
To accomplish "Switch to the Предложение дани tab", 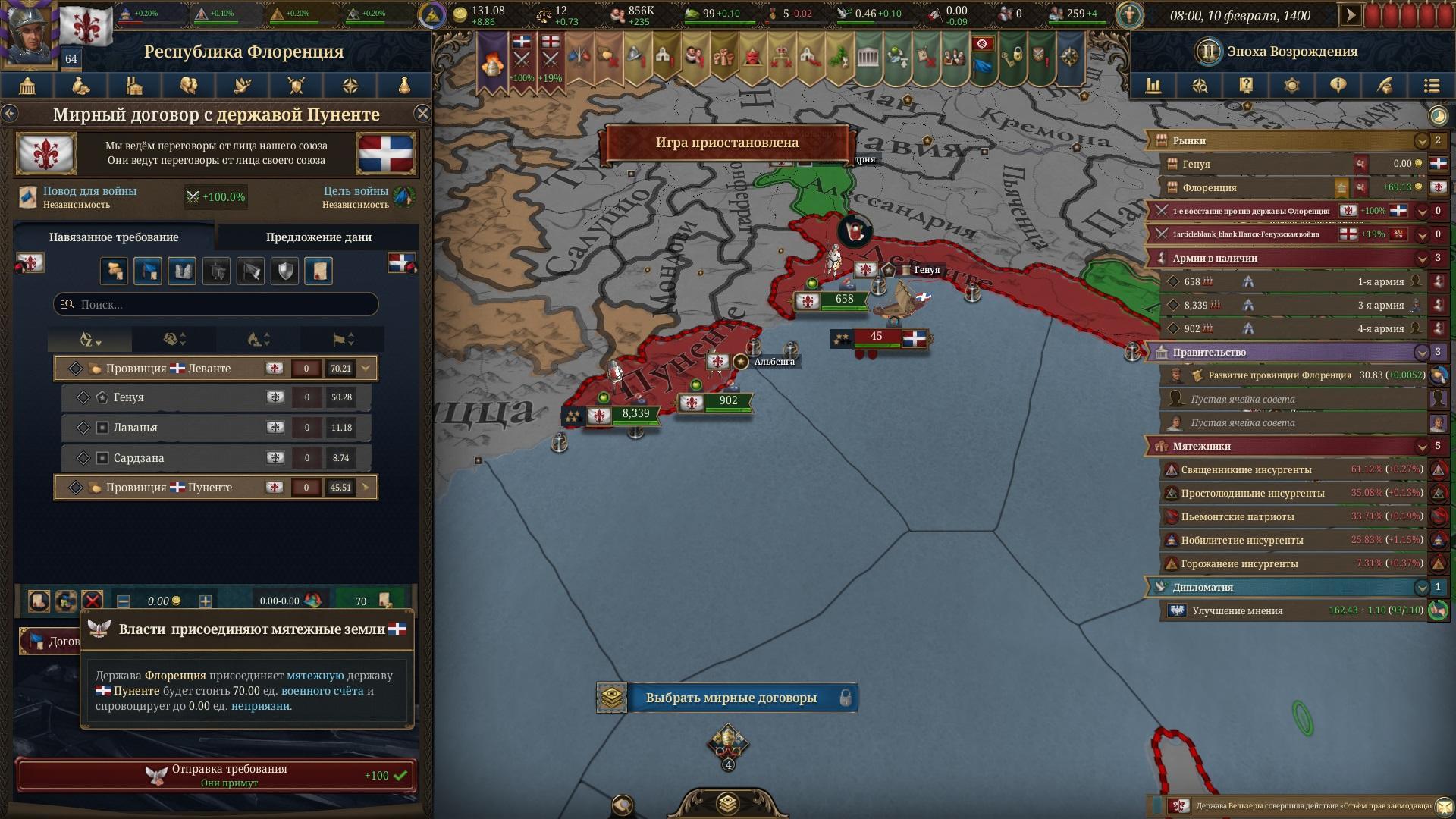I will point(318,237).
